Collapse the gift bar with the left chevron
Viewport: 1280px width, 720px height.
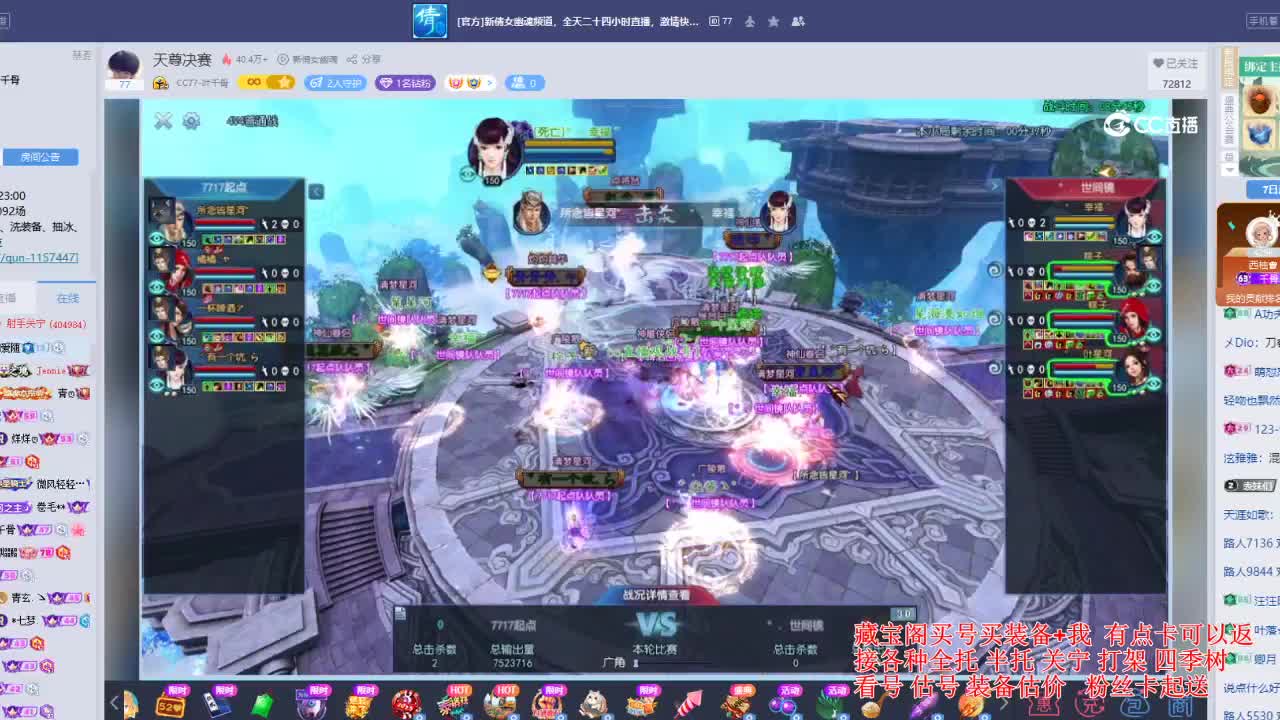click(x=112, y=701)
